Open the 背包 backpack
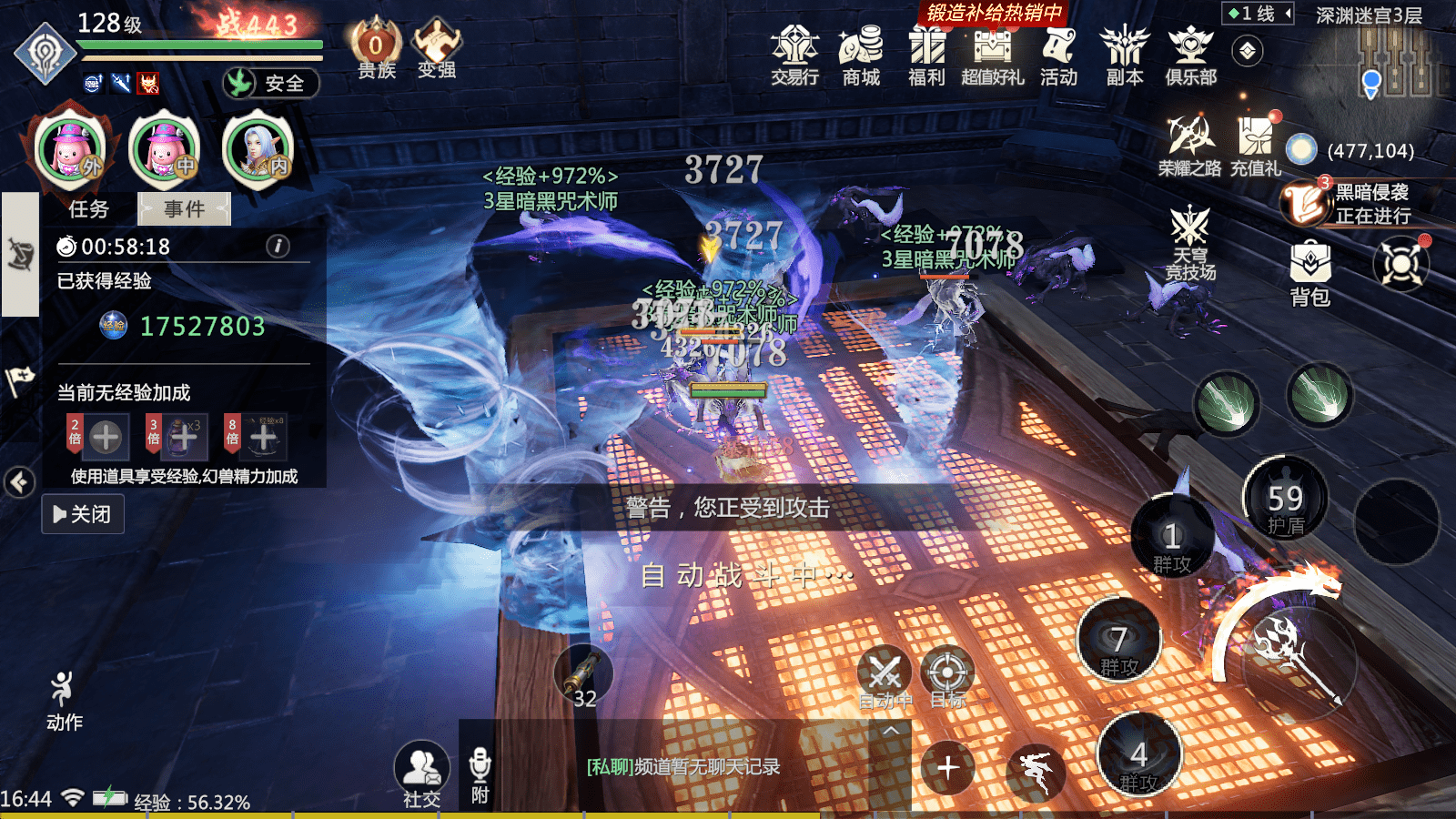 [1310, 271]
